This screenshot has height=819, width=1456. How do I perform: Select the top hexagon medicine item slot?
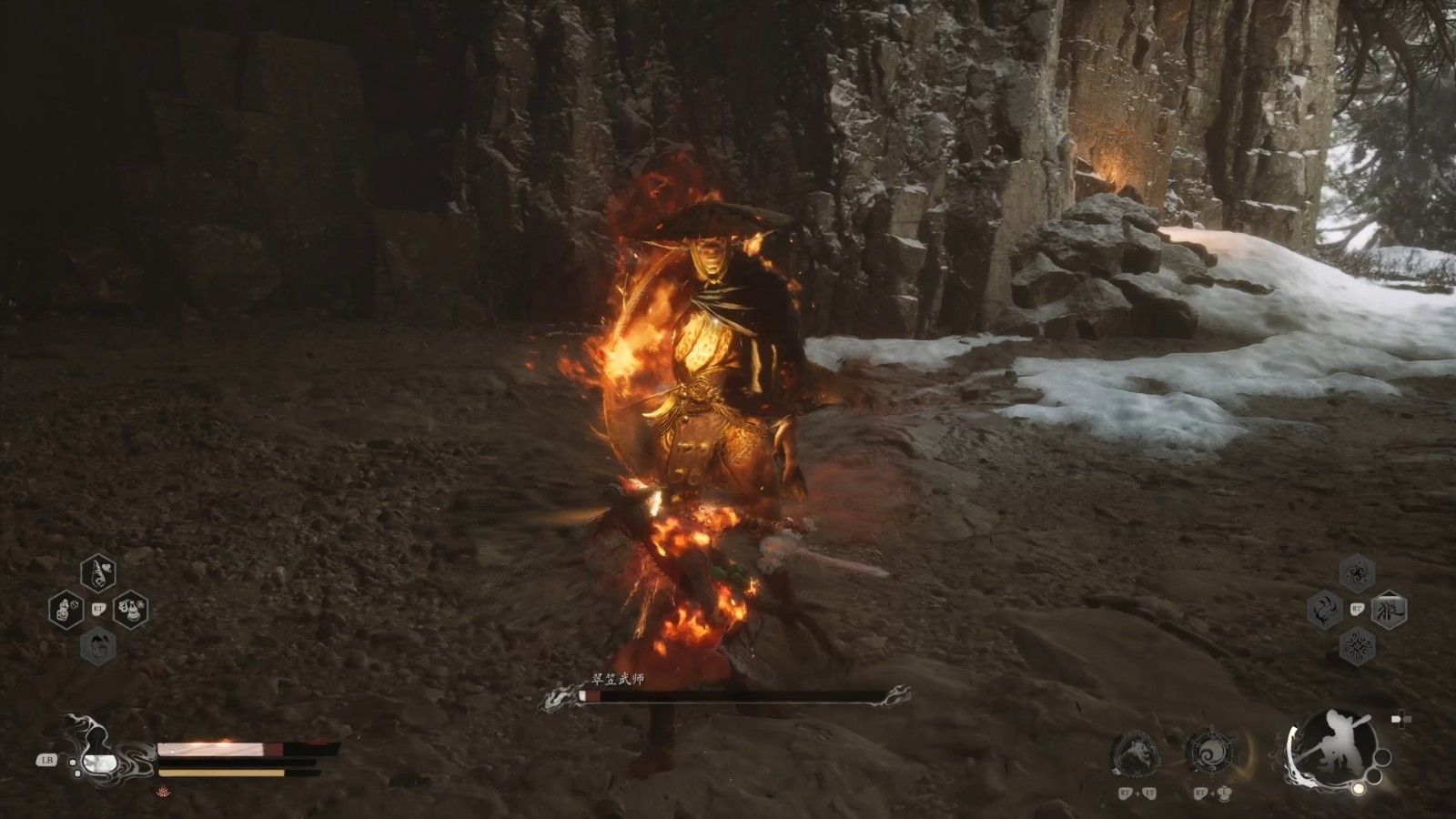tap(97, 572)
